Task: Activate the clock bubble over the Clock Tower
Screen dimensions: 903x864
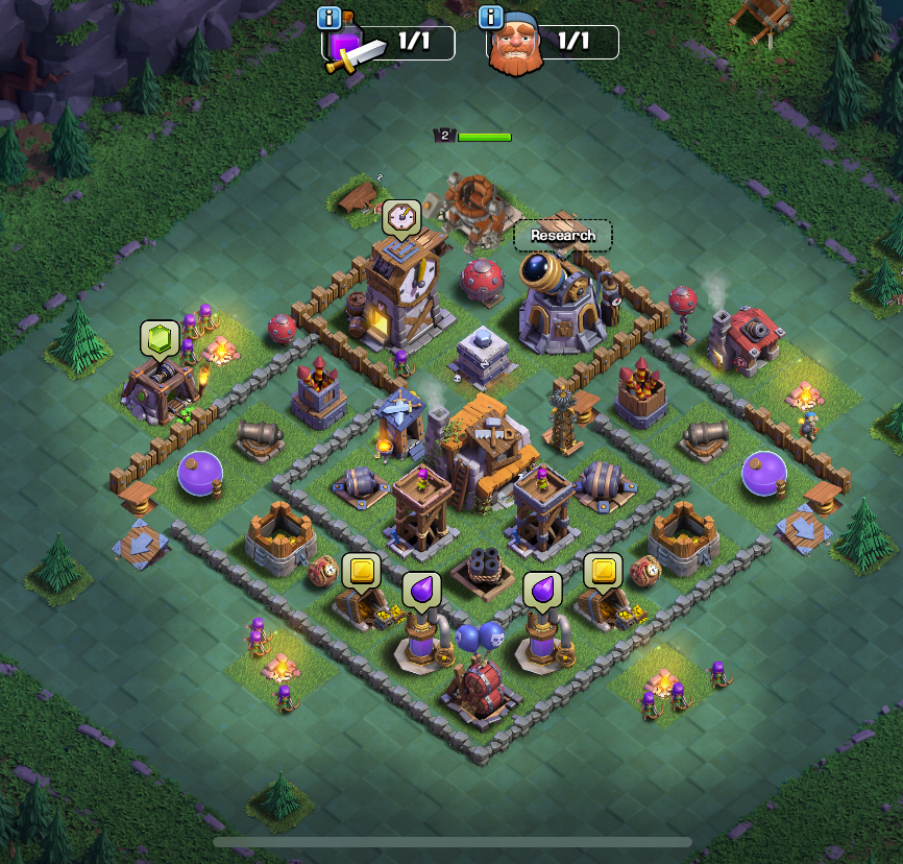Action: click(401, 216)
